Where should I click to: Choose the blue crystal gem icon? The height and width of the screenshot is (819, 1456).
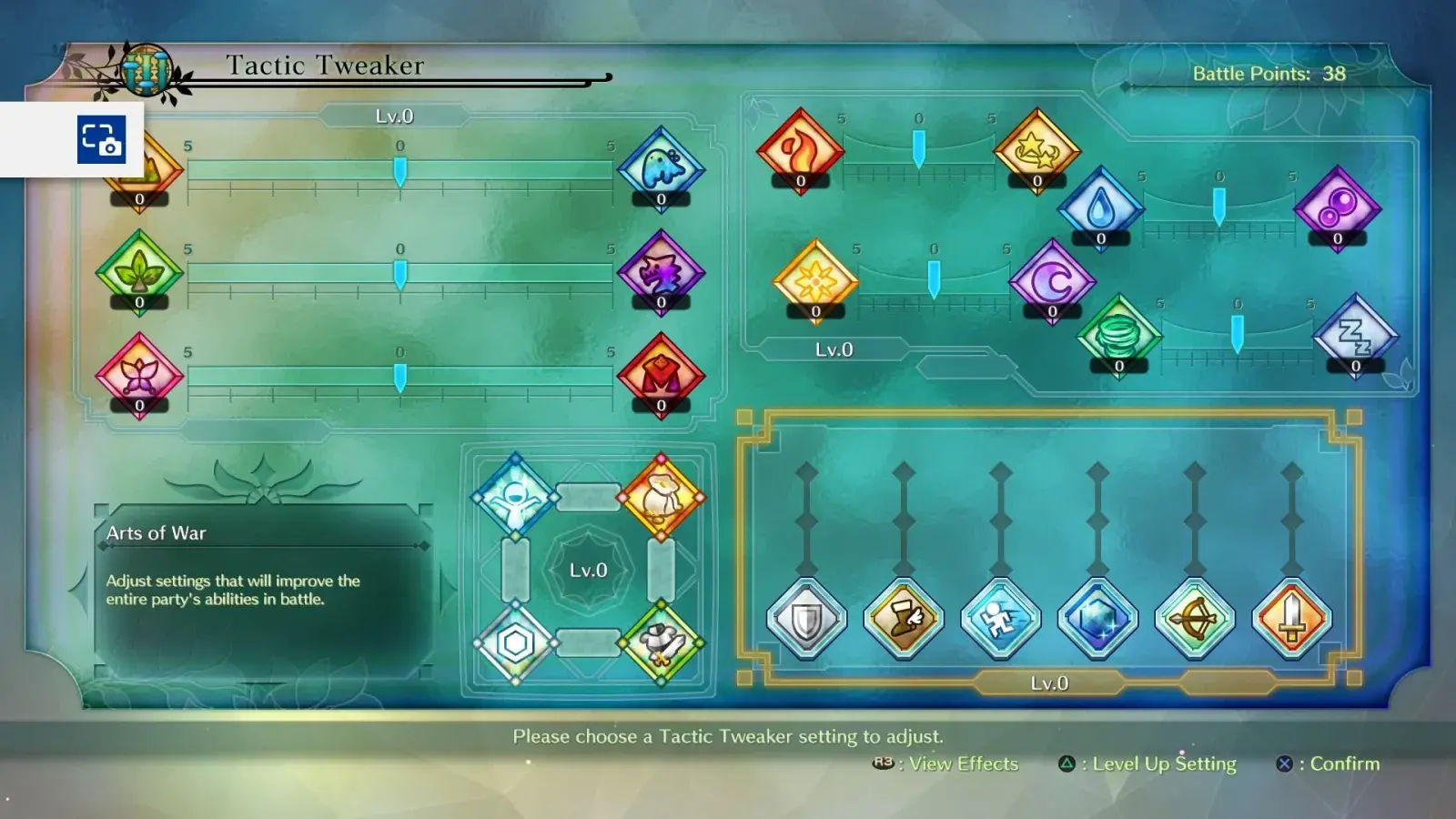[x=1097, y=619]
